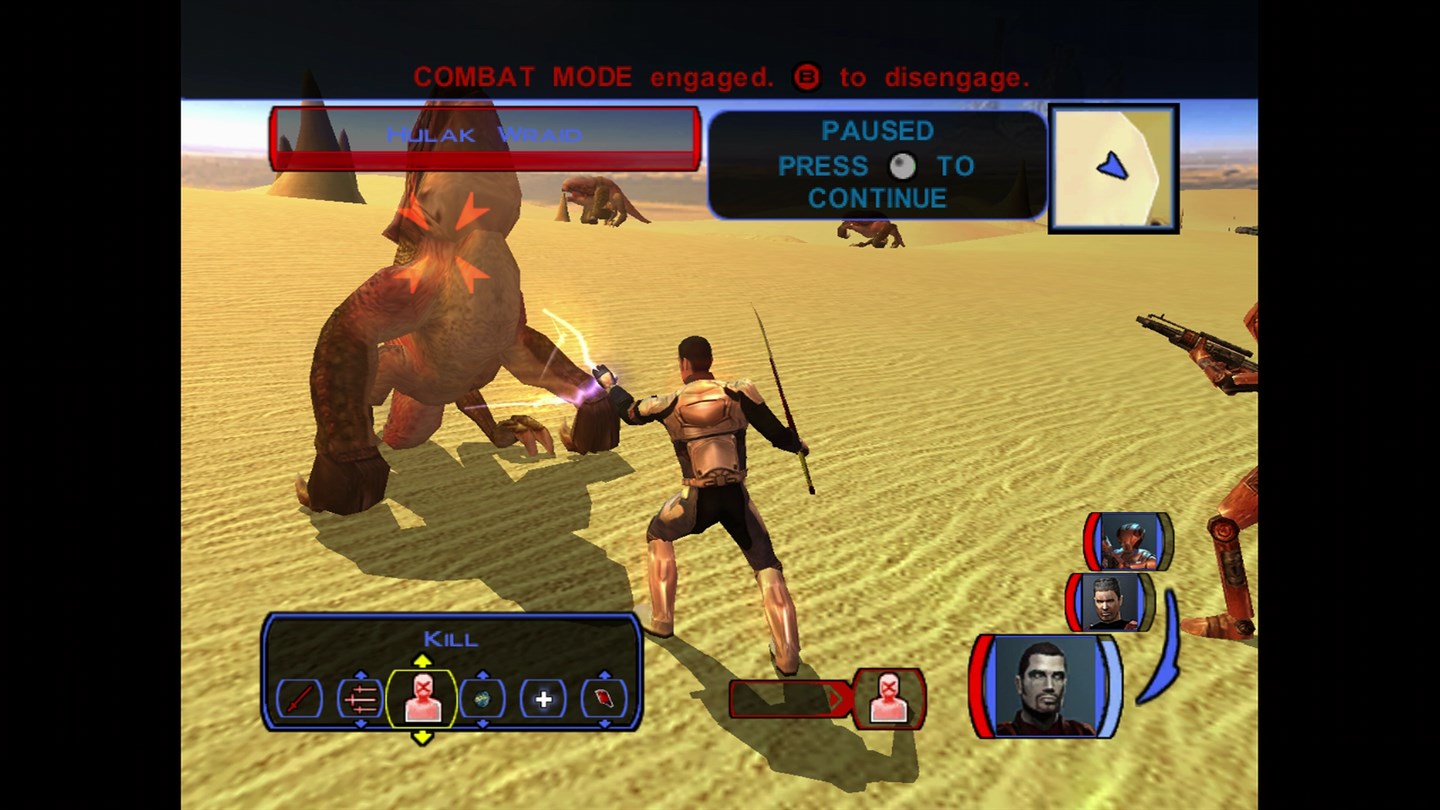
Task: Click the Hulak Wraid target nameplate
Action: tap(484, 137)
